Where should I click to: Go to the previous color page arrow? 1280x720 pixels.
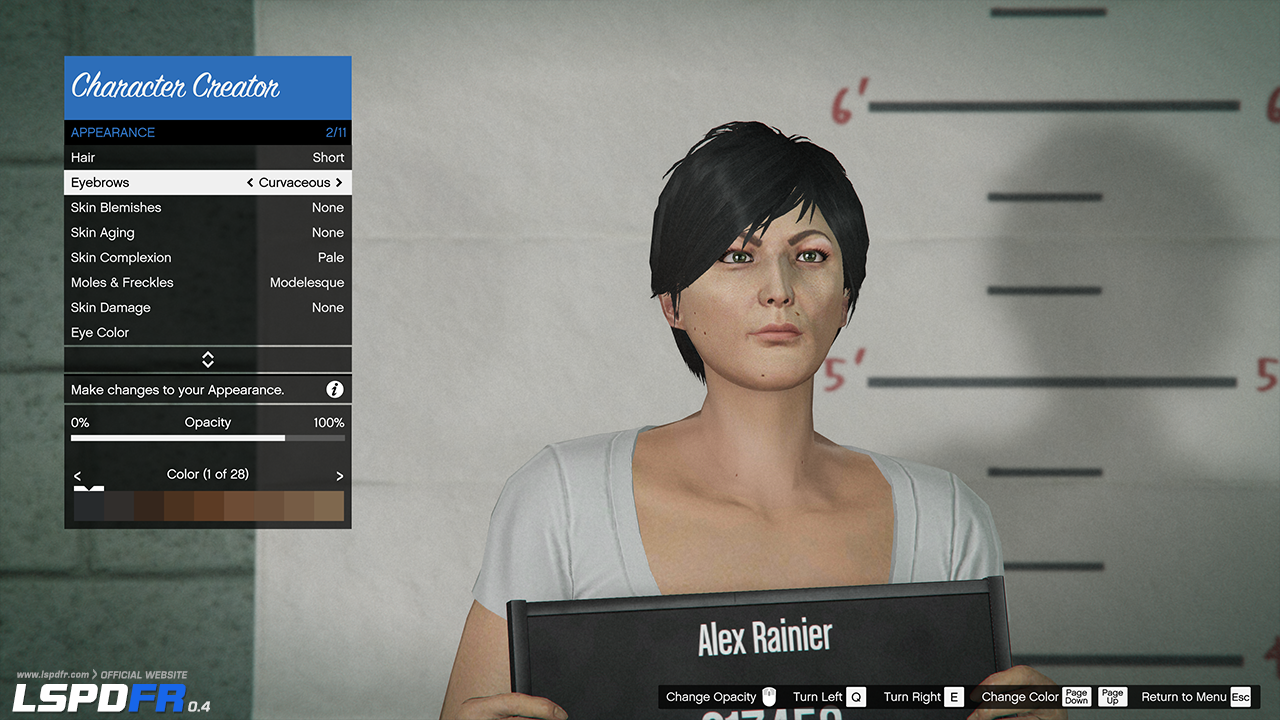pos(78,476)
